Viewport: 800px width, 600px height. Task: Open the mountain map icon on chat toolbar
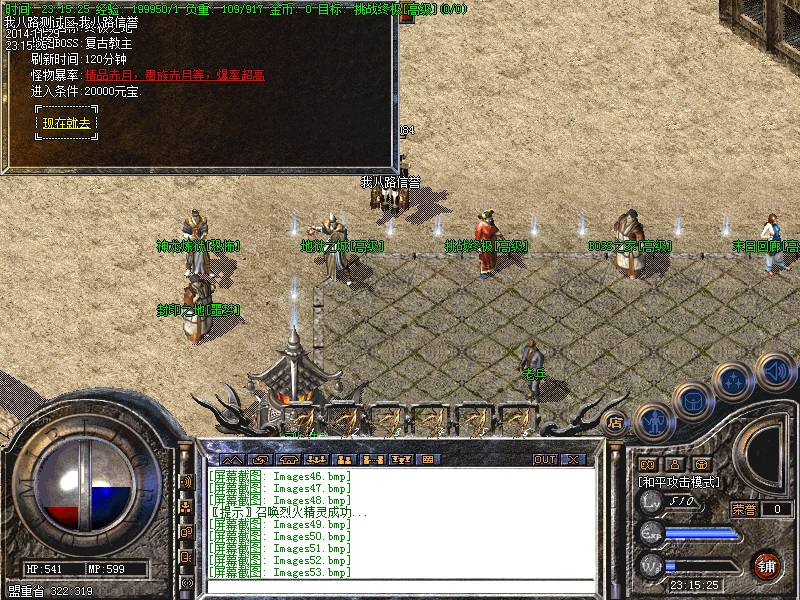click(231, 459)
